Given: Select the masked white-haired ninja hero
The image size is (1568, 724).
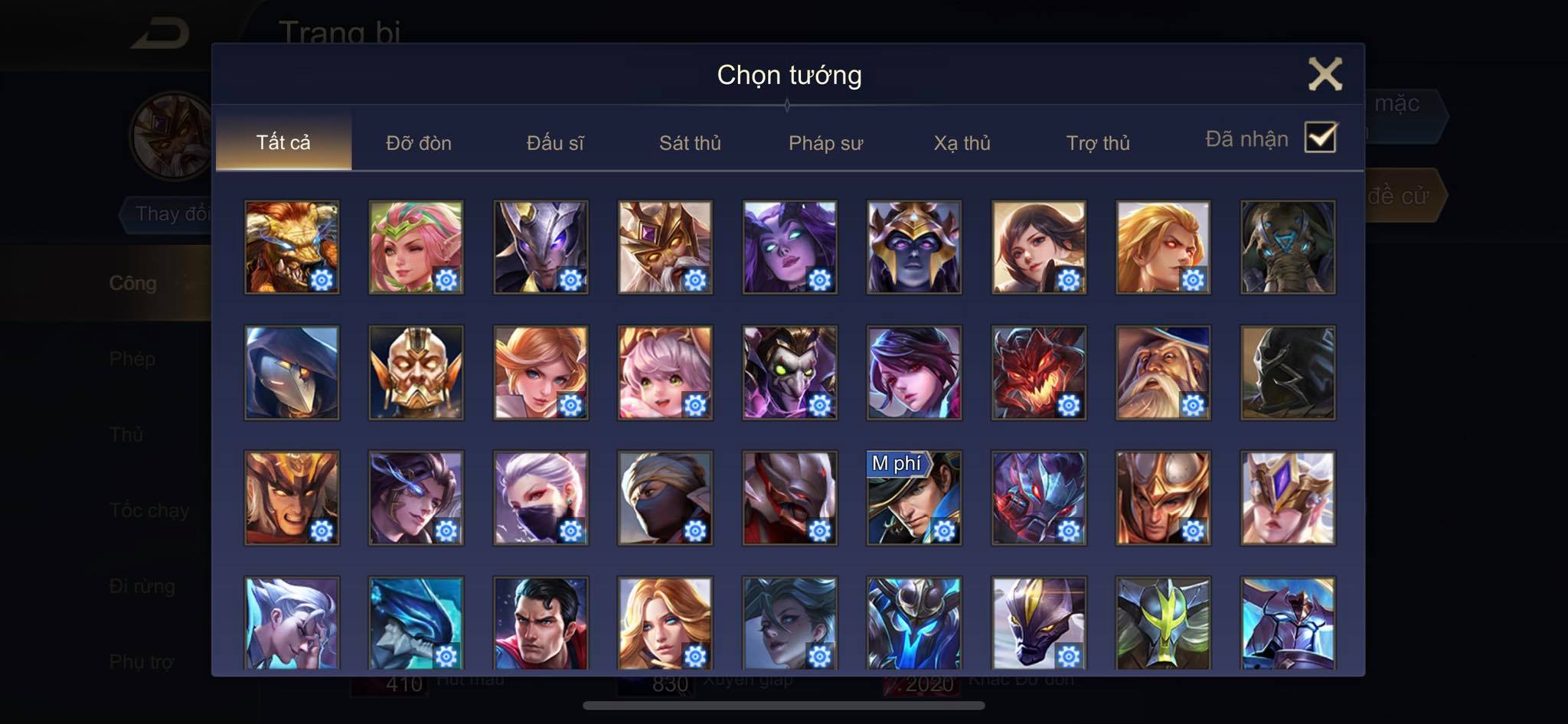Looking at the screenshot, I should coord(541,497).
